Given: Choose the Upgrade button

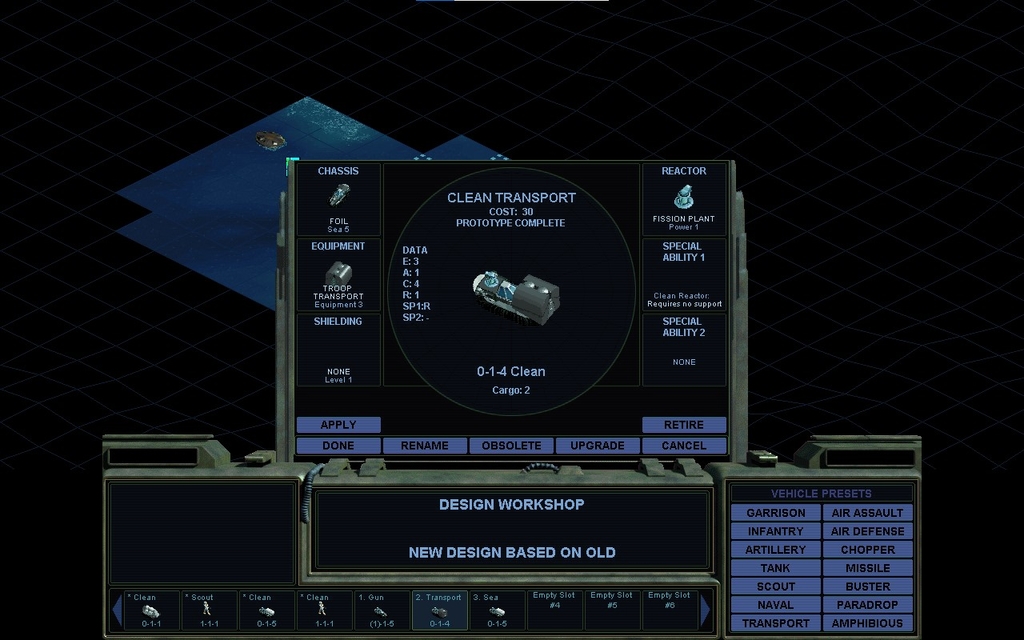Looking at the screenshot, I should click(x=597, y=446).
